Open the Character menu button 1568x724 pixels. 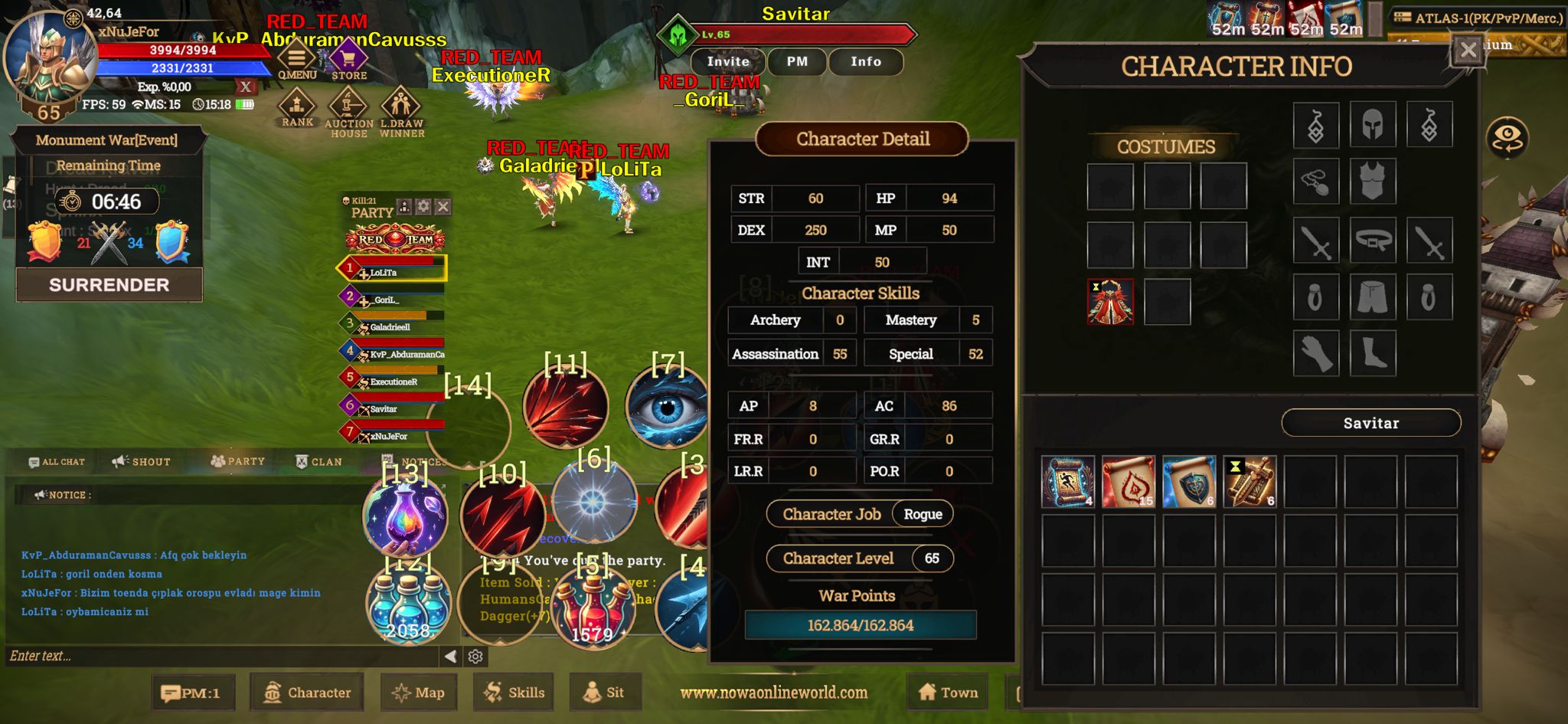307,693
